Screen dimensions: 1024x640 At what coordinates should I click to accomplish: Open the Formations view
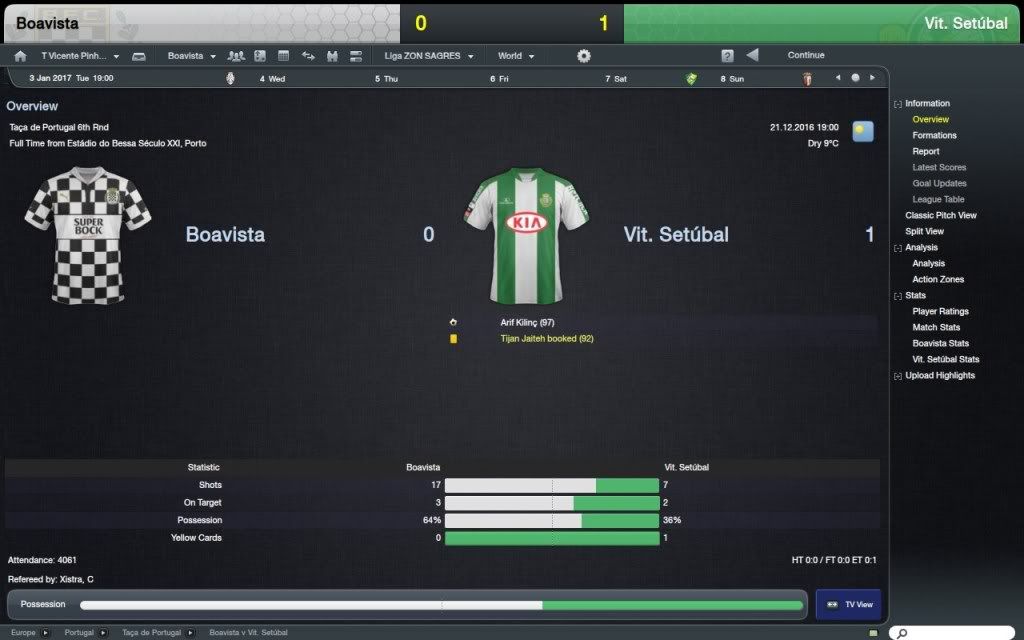click(934, 136)
